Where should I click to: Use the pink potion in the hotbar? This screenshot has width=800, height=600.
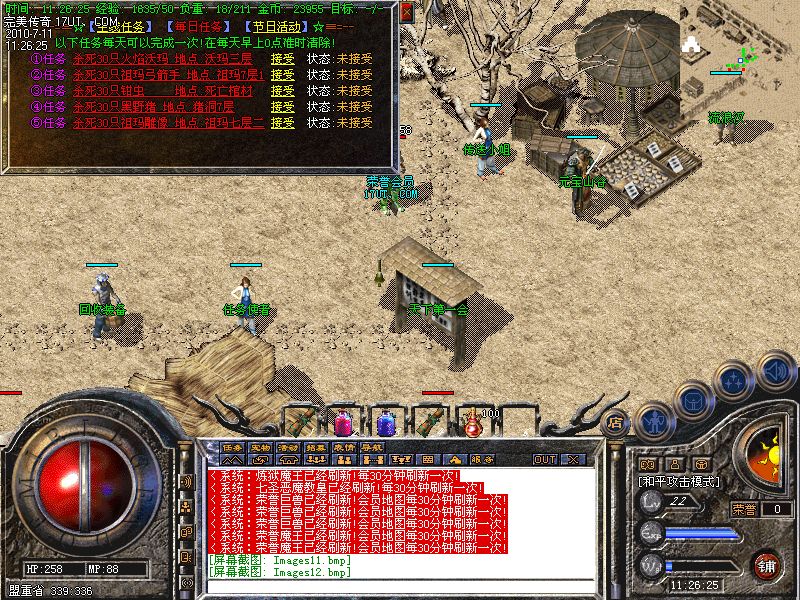342,422
